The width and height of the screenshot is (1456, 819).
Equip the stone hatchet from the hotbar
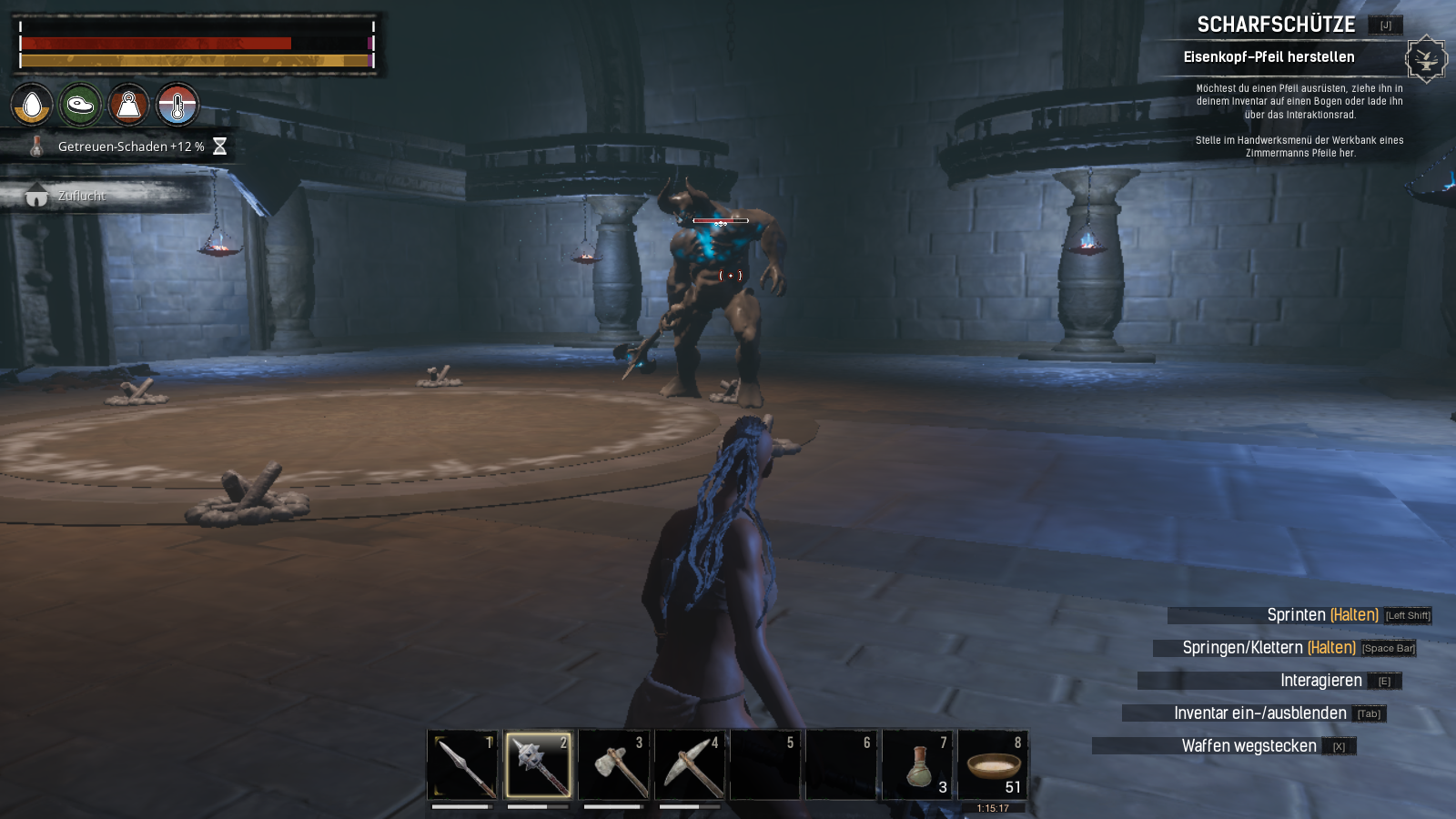(x=614, y=764)
